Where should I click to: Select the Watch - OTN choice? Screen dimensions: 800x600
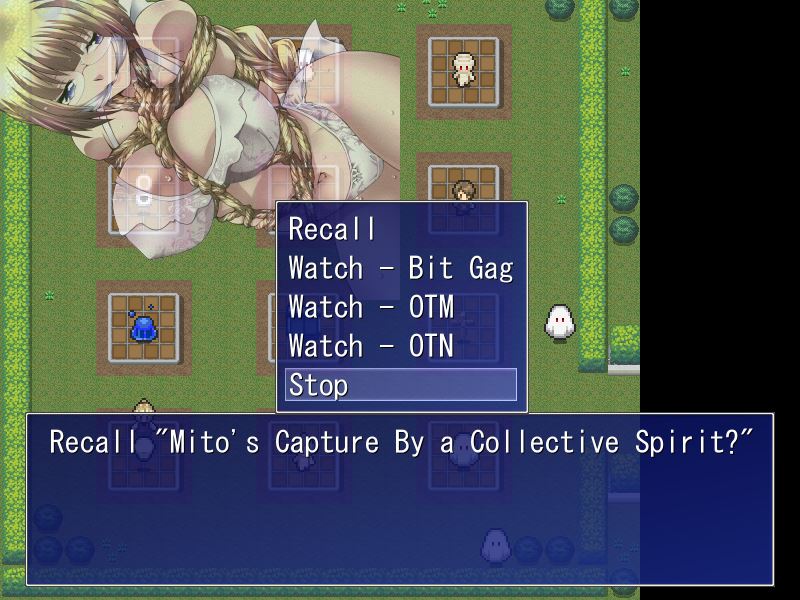tap(371, 346)
